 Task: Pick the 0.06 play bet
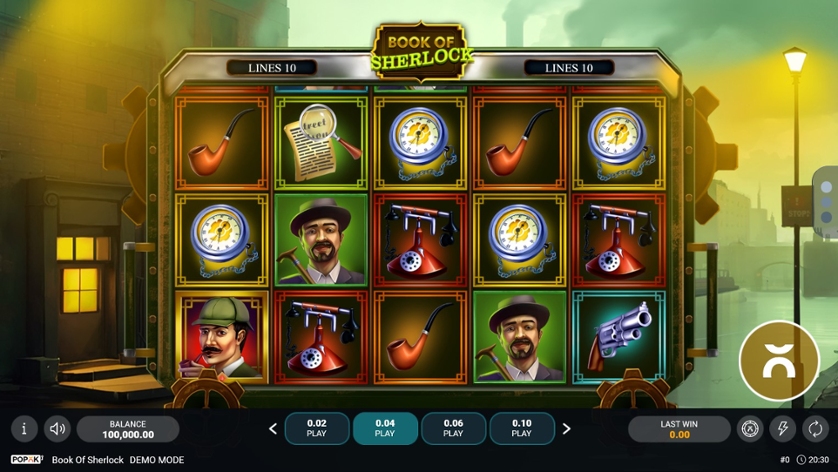[x=453, y=428]
